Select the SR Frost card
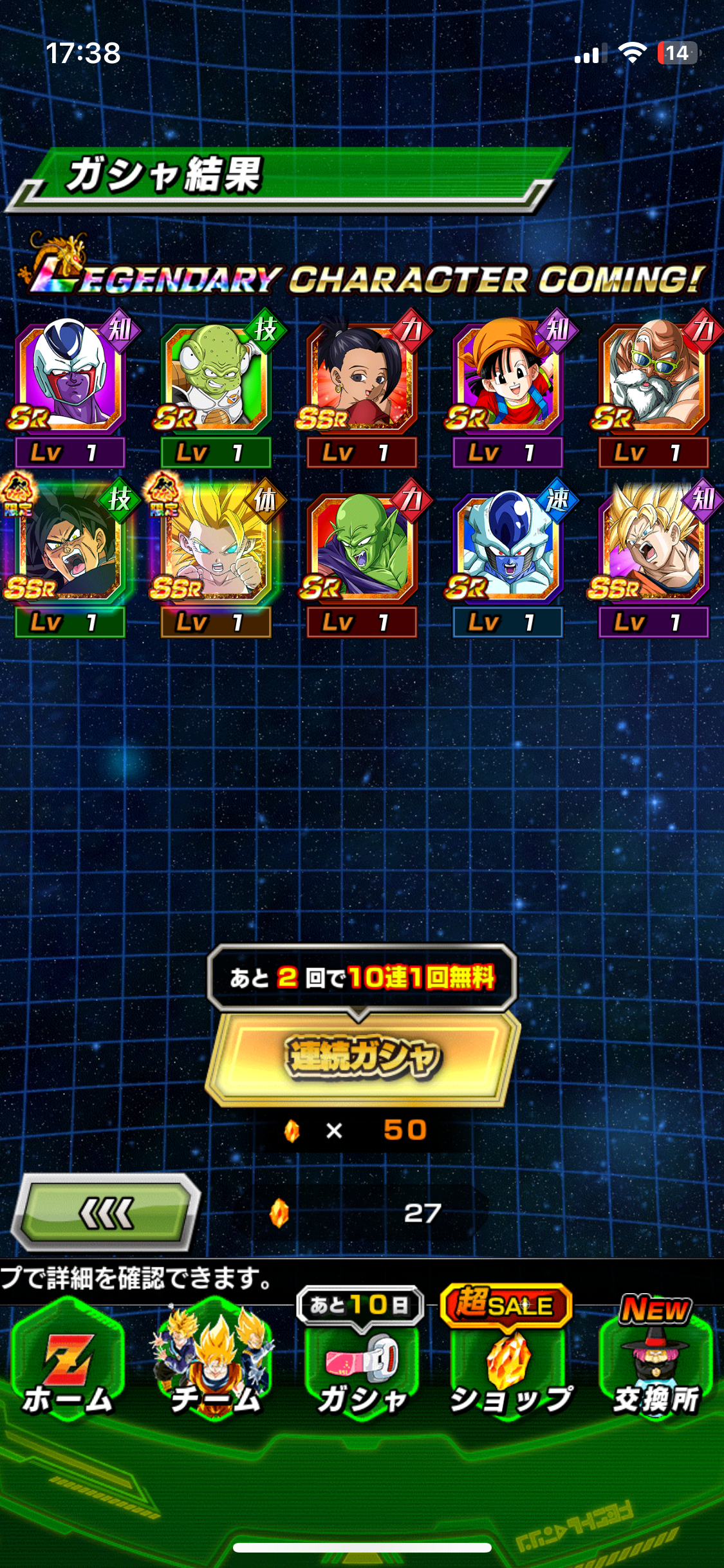The height and width of the screenshot is (1568, 724). [x=508, y=548]
